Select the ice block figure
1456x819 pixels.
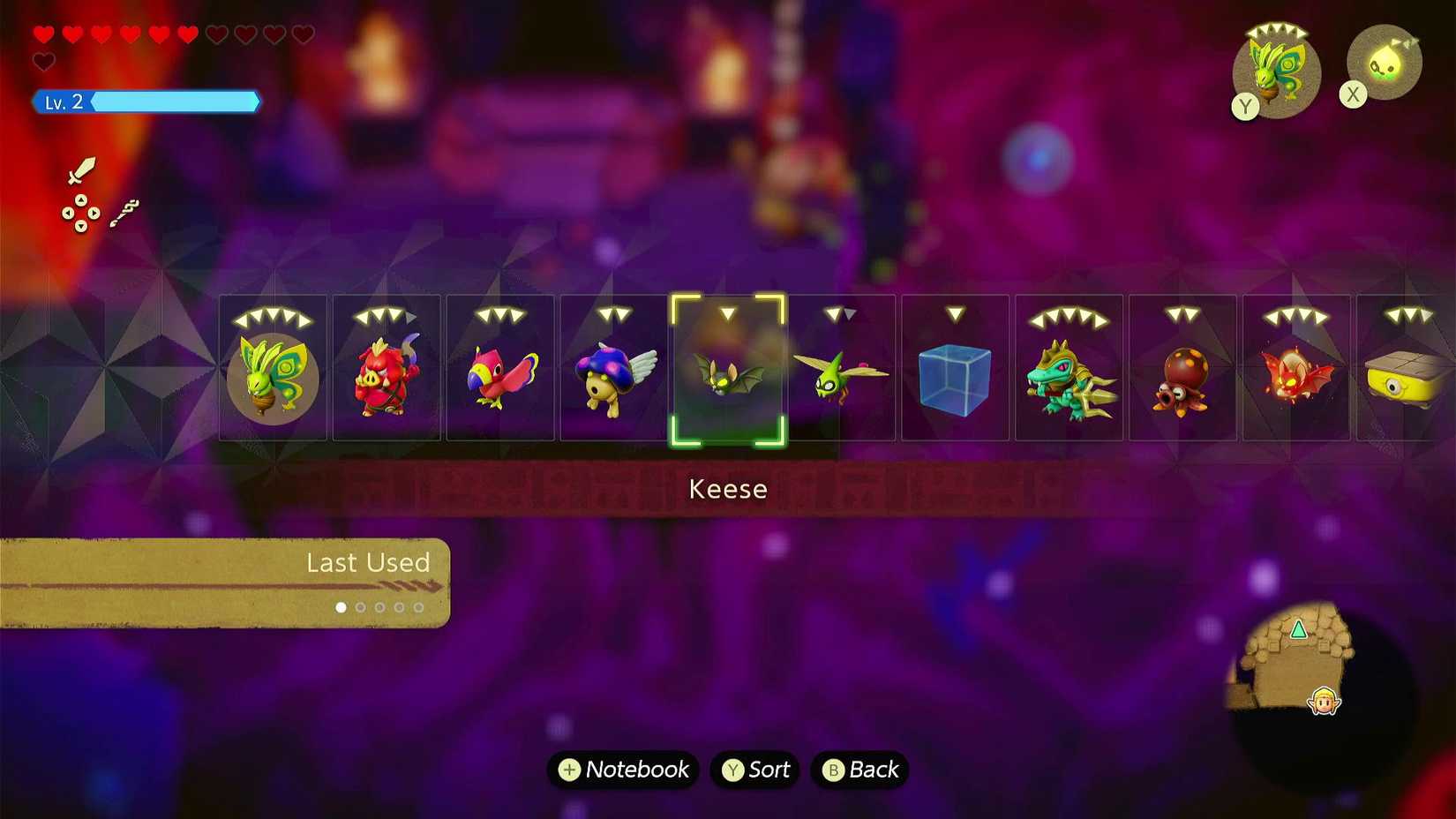tap(956, 371)
